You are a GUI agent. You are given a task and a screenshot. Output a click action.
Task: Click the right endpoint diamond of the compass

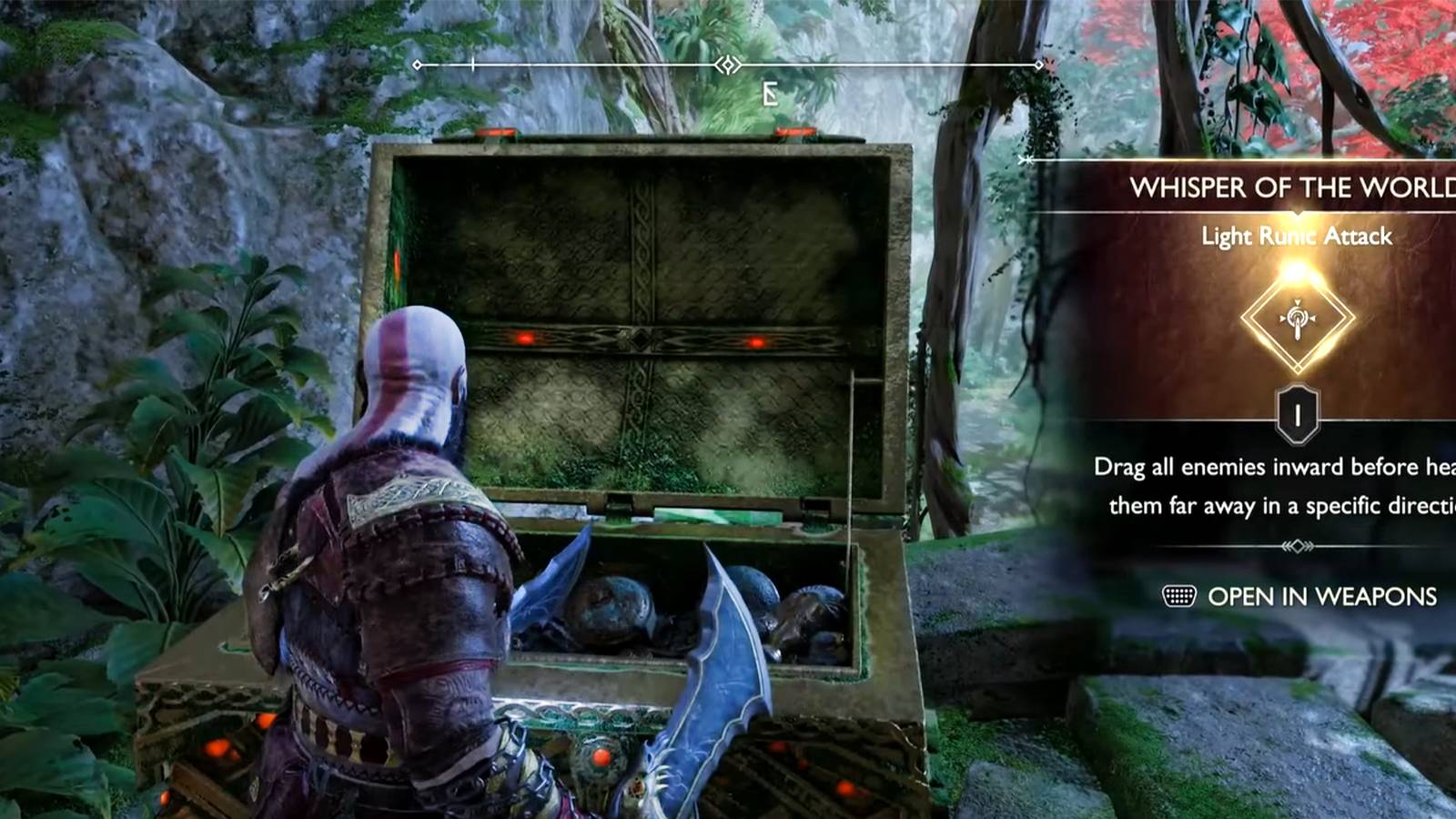(x=1037, y=64)
